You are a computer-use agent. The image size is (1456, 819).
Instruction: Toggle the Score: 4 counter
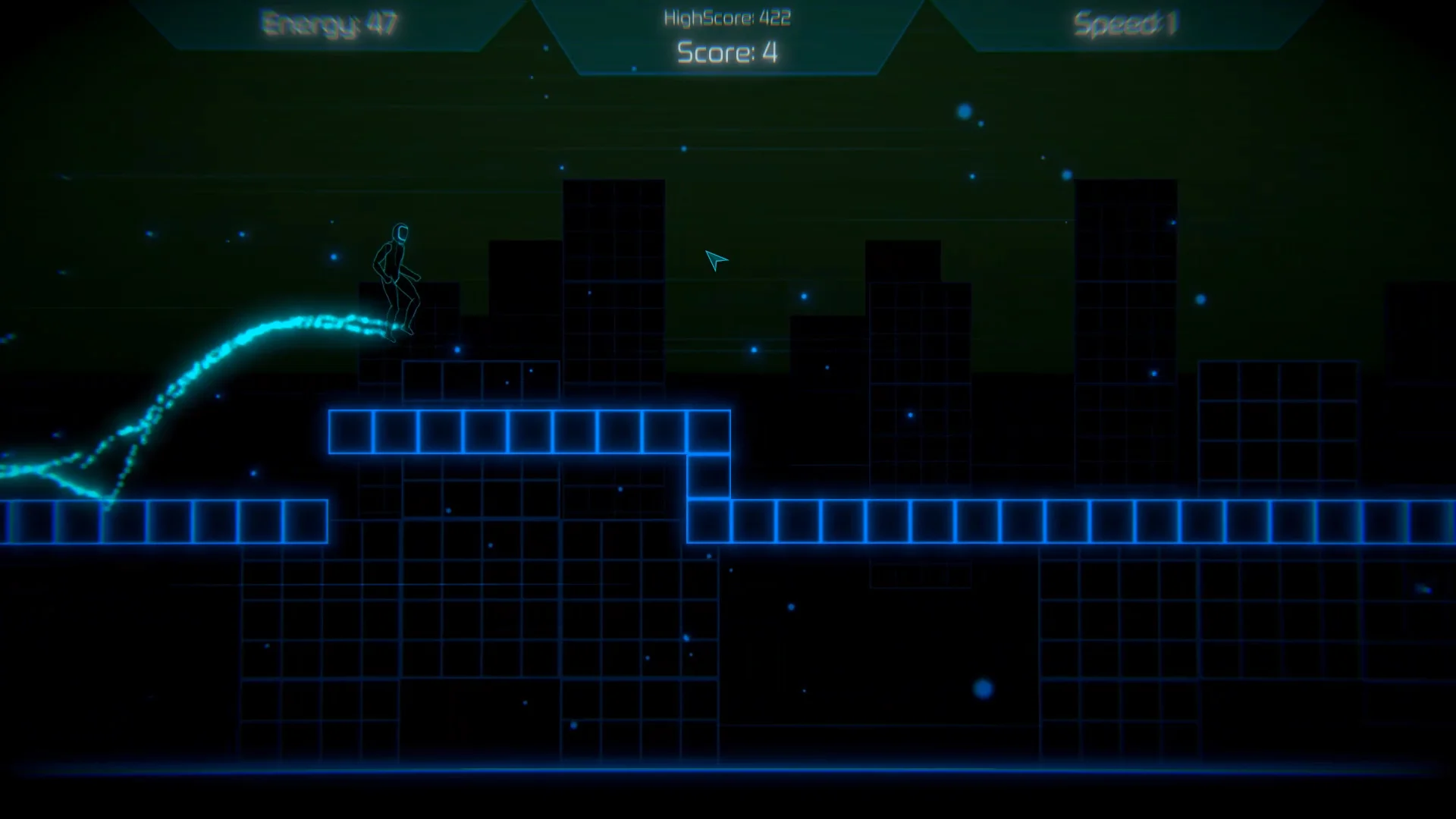tap(726, 53)
